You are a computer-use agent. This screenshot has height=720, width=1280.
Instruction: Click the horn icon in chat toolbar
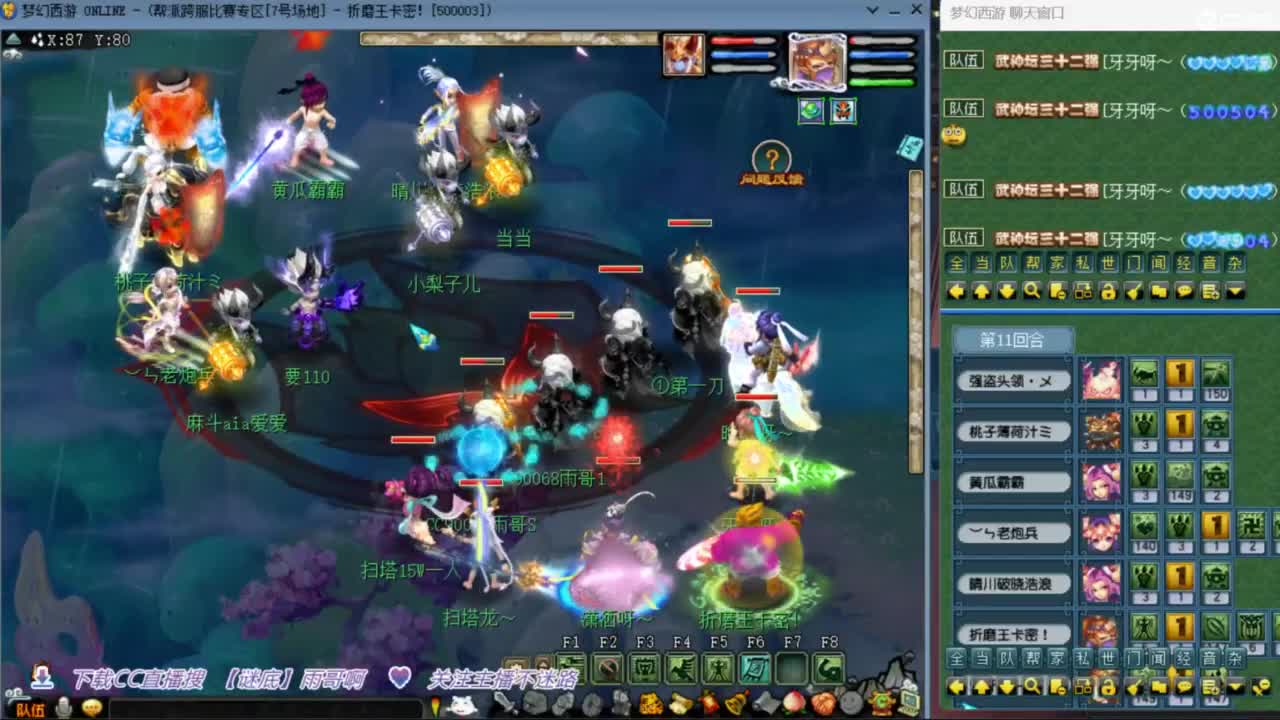[1133, 292]
